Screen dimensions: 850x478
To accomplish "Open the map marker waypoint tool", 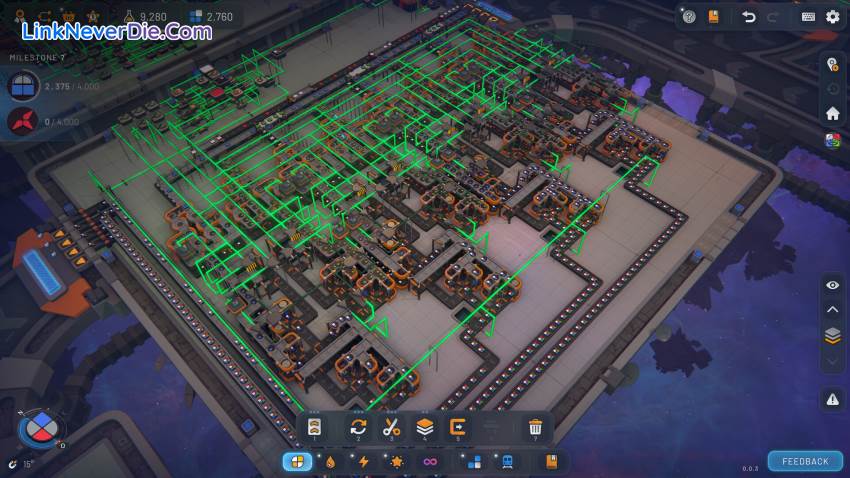I will click(832, 65).
